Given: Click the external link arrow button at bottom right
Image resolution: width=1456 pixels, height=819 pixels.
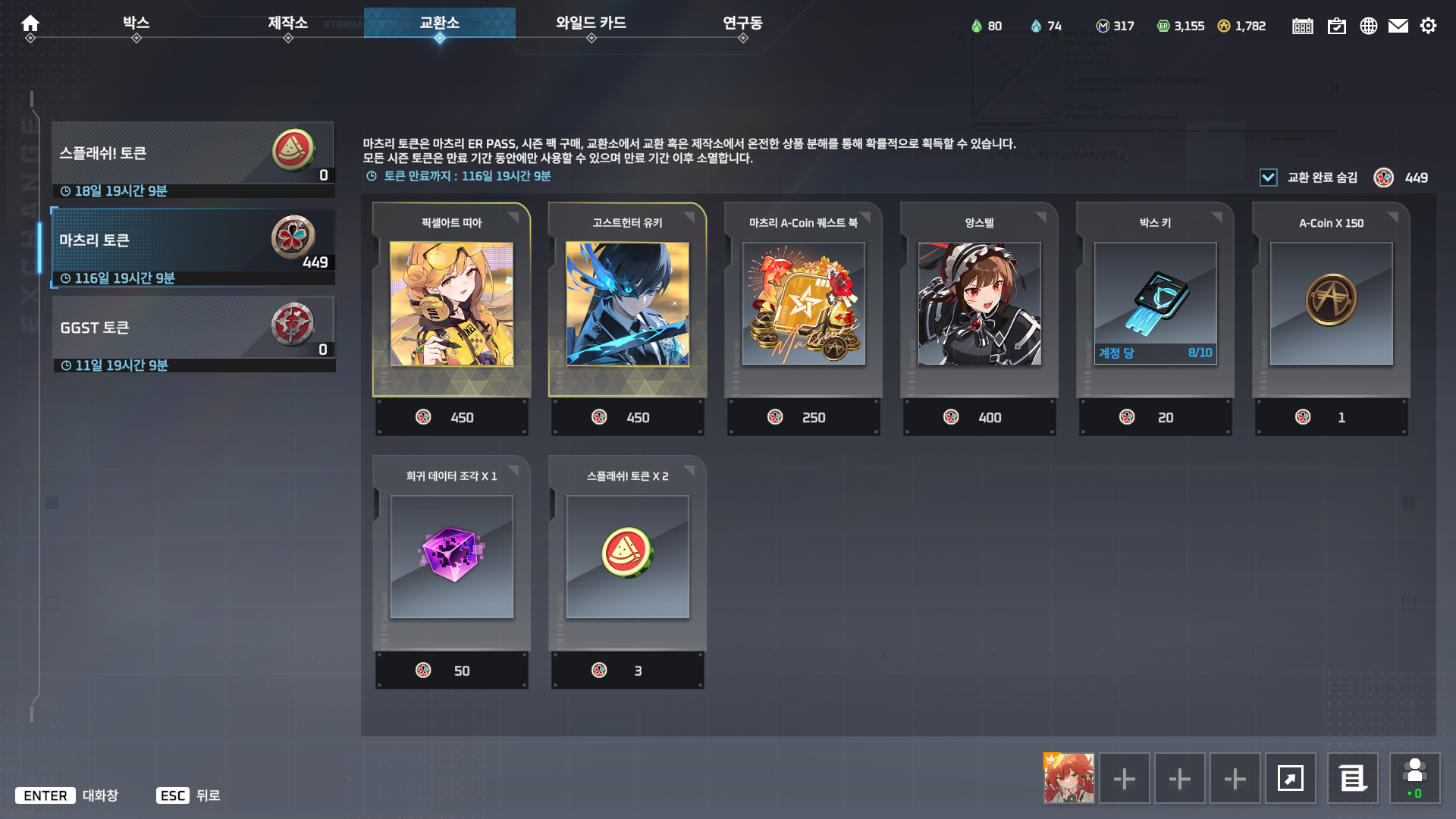Looking at the screenshot, I should (1291, 778).
